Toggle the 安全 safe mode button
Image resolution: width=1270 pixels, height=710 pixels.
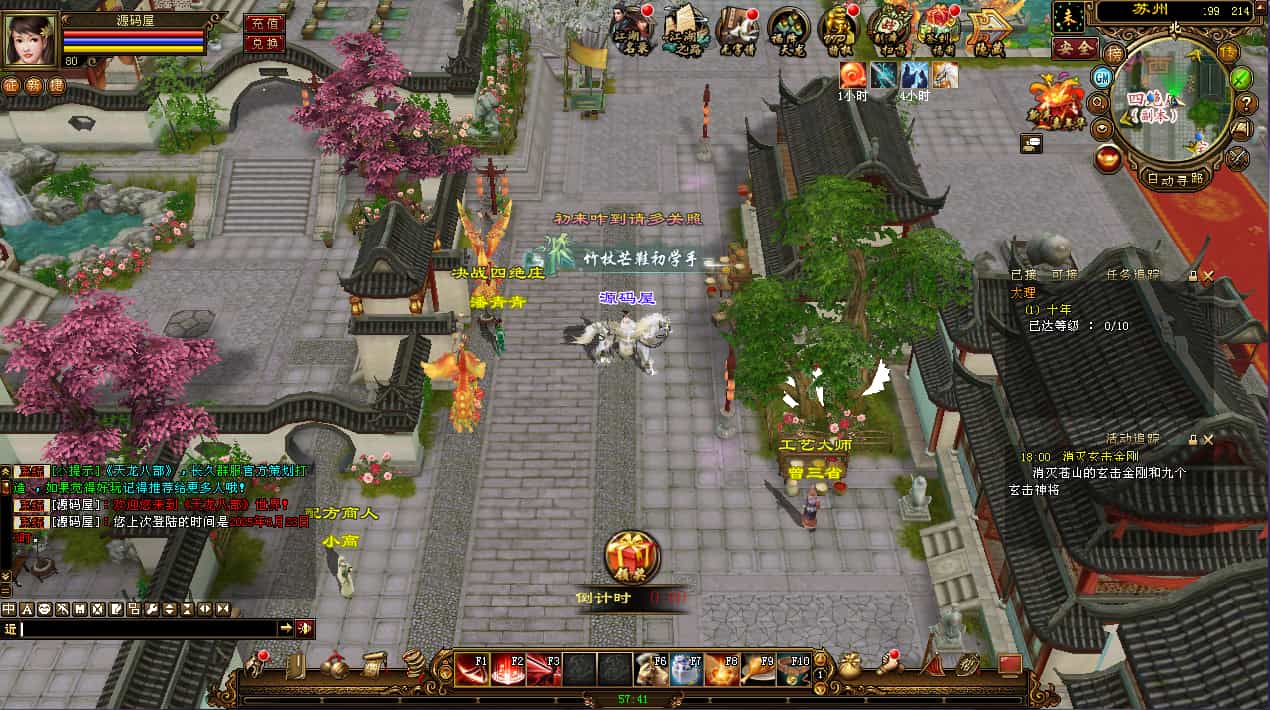(x=1076, y=47)
